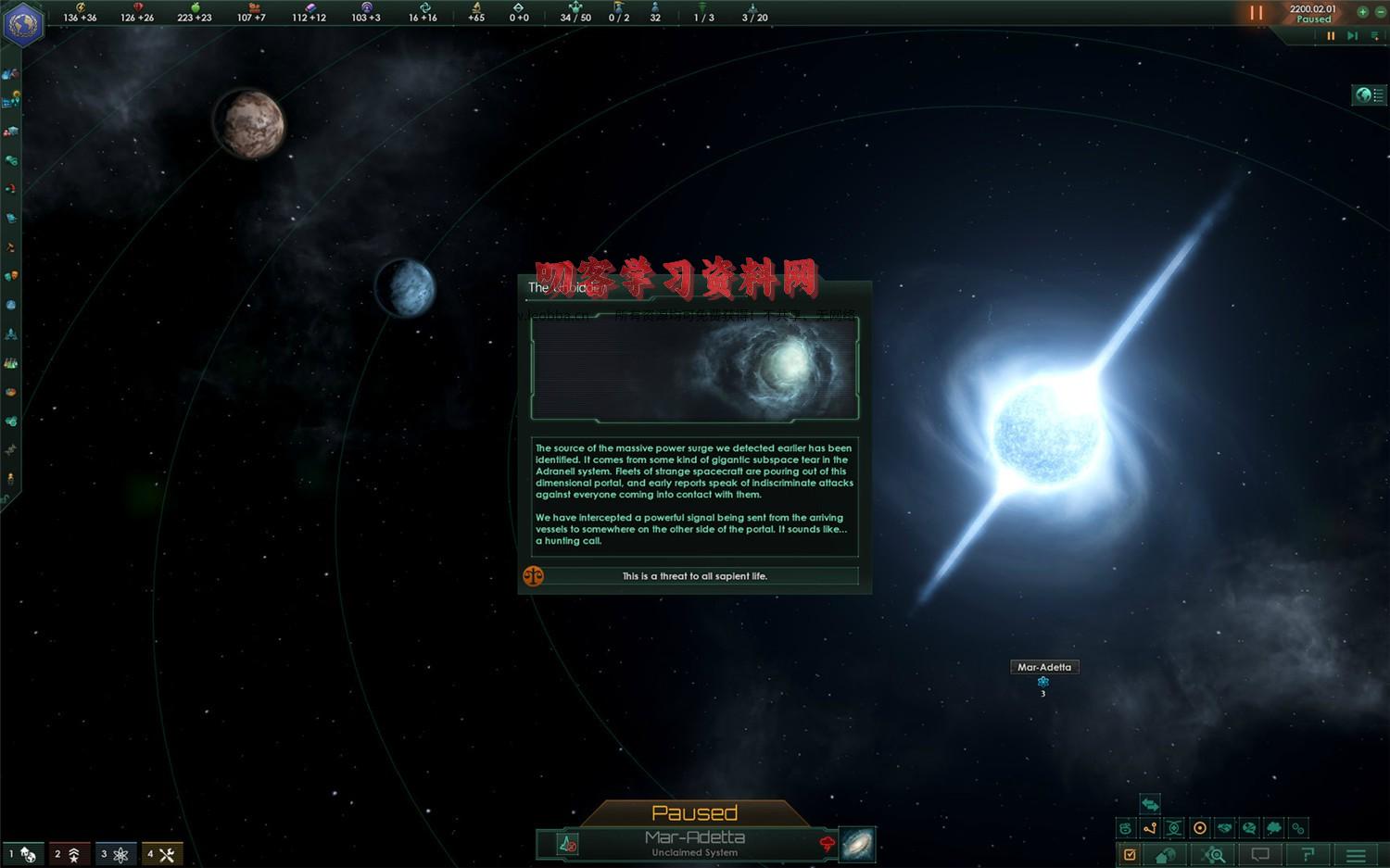Viewport: 1390px width, 868px height.
Task: Select the handshake diplomacy map mode icon
Action: click(x=1225, y=827)
